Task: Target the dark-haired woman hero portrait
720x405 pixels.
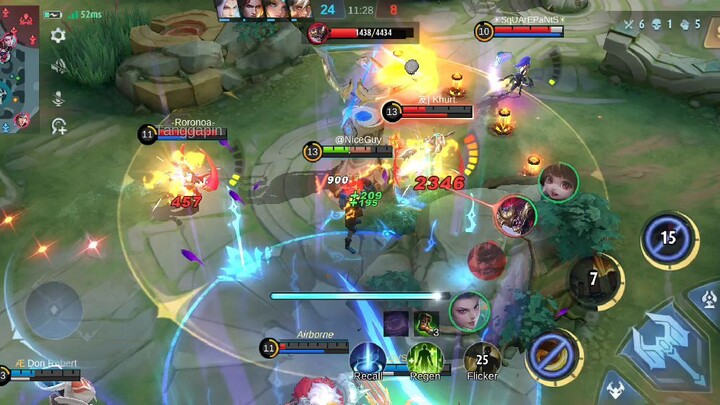Action: [469, 311]
